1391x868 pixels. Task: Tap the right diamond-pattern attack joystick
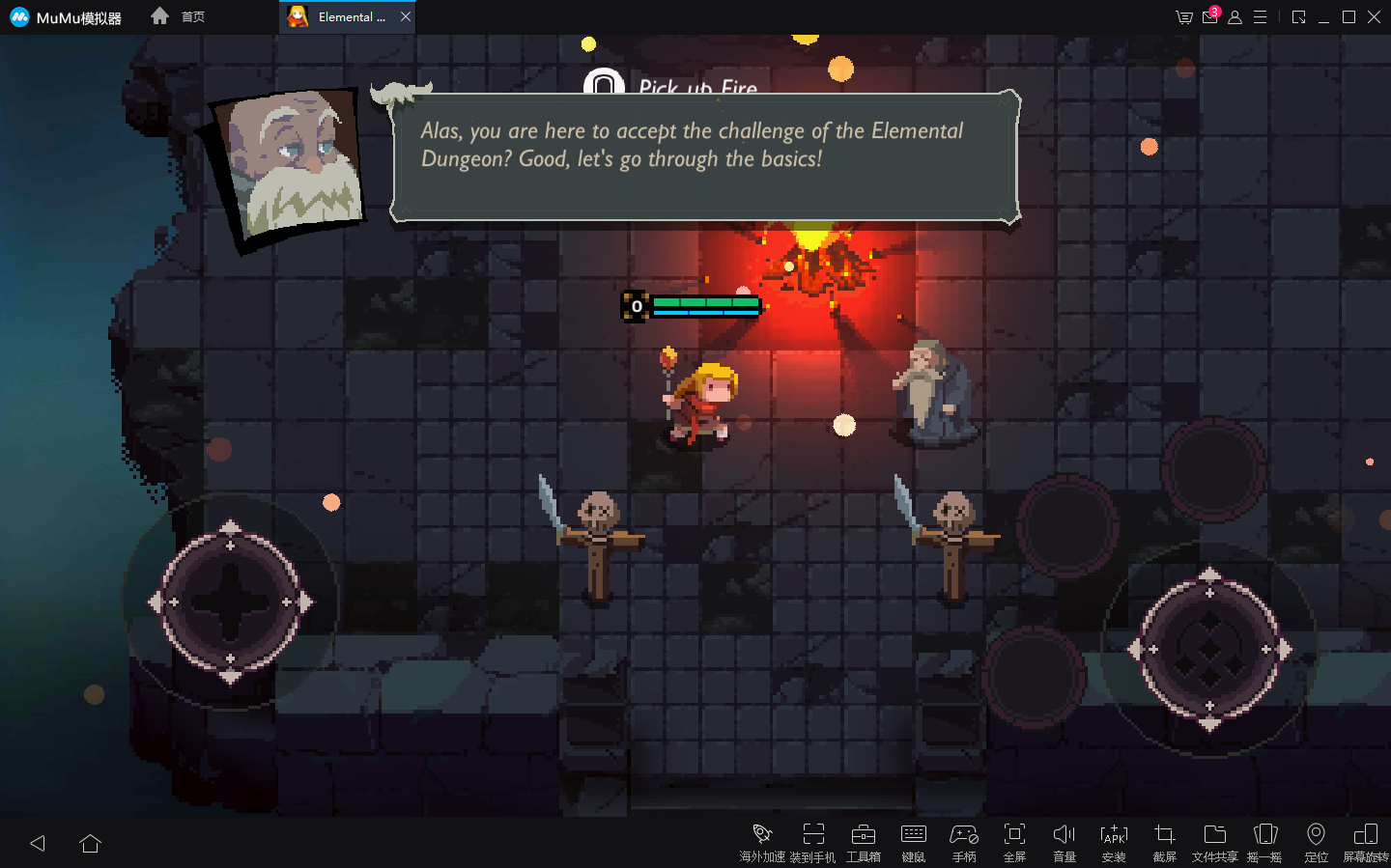pyautogui.click(x=1209, y=650)
